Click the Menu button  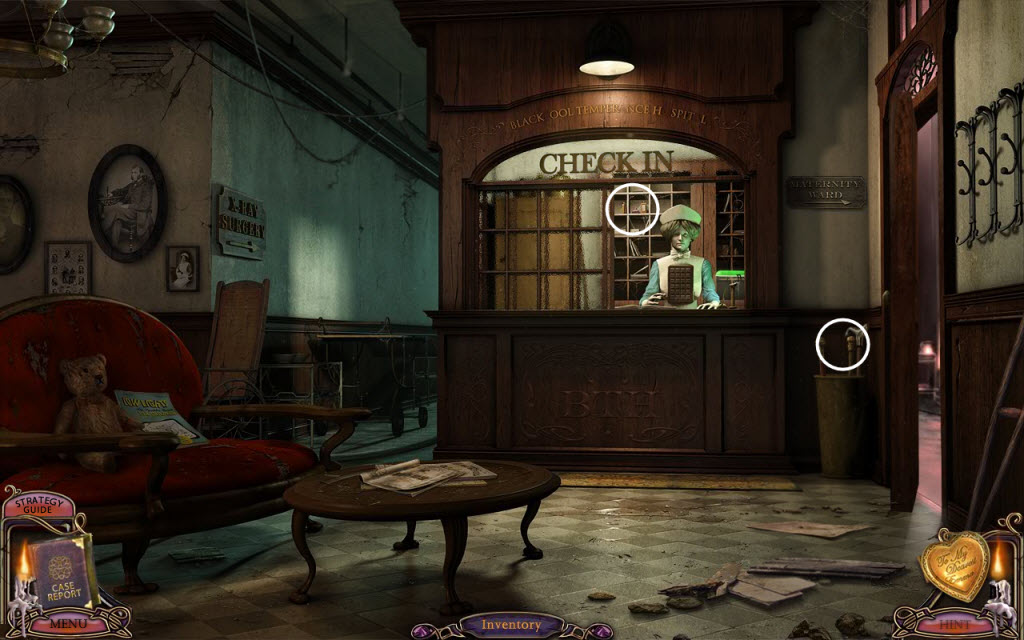67,623
